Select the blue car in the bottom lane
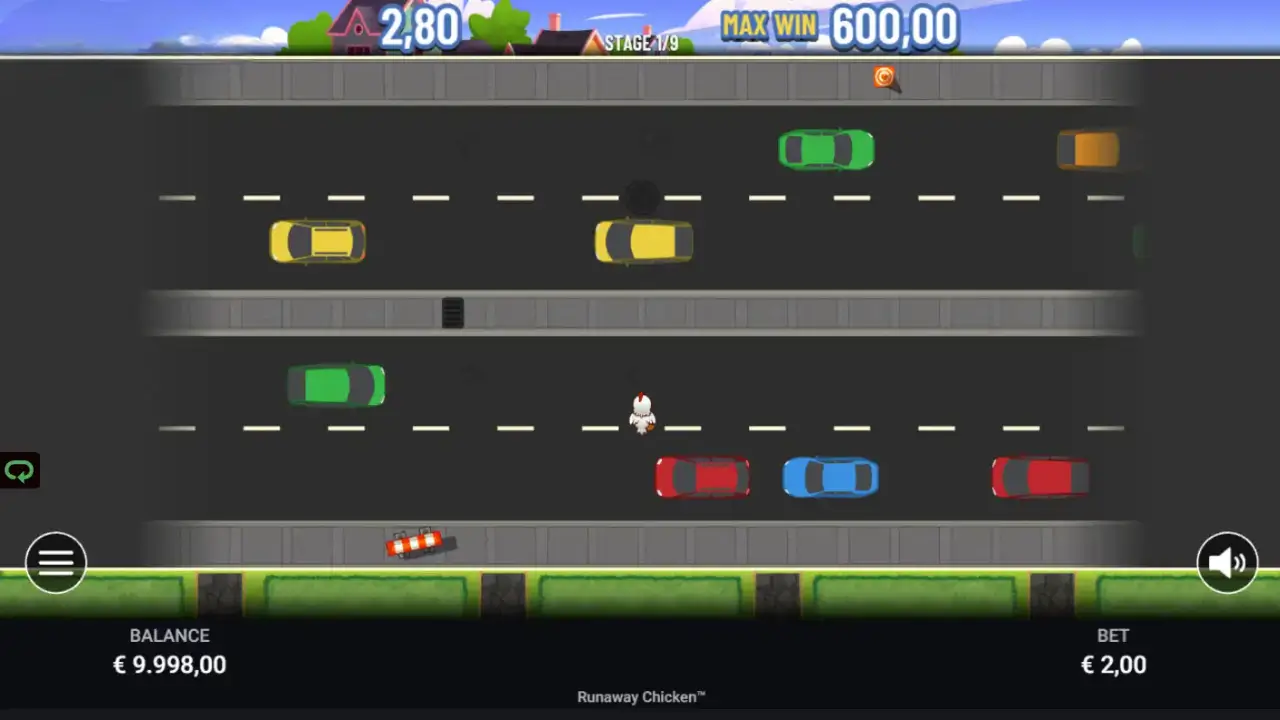The width and height of the screenshot is (1280, 720). 830,478
